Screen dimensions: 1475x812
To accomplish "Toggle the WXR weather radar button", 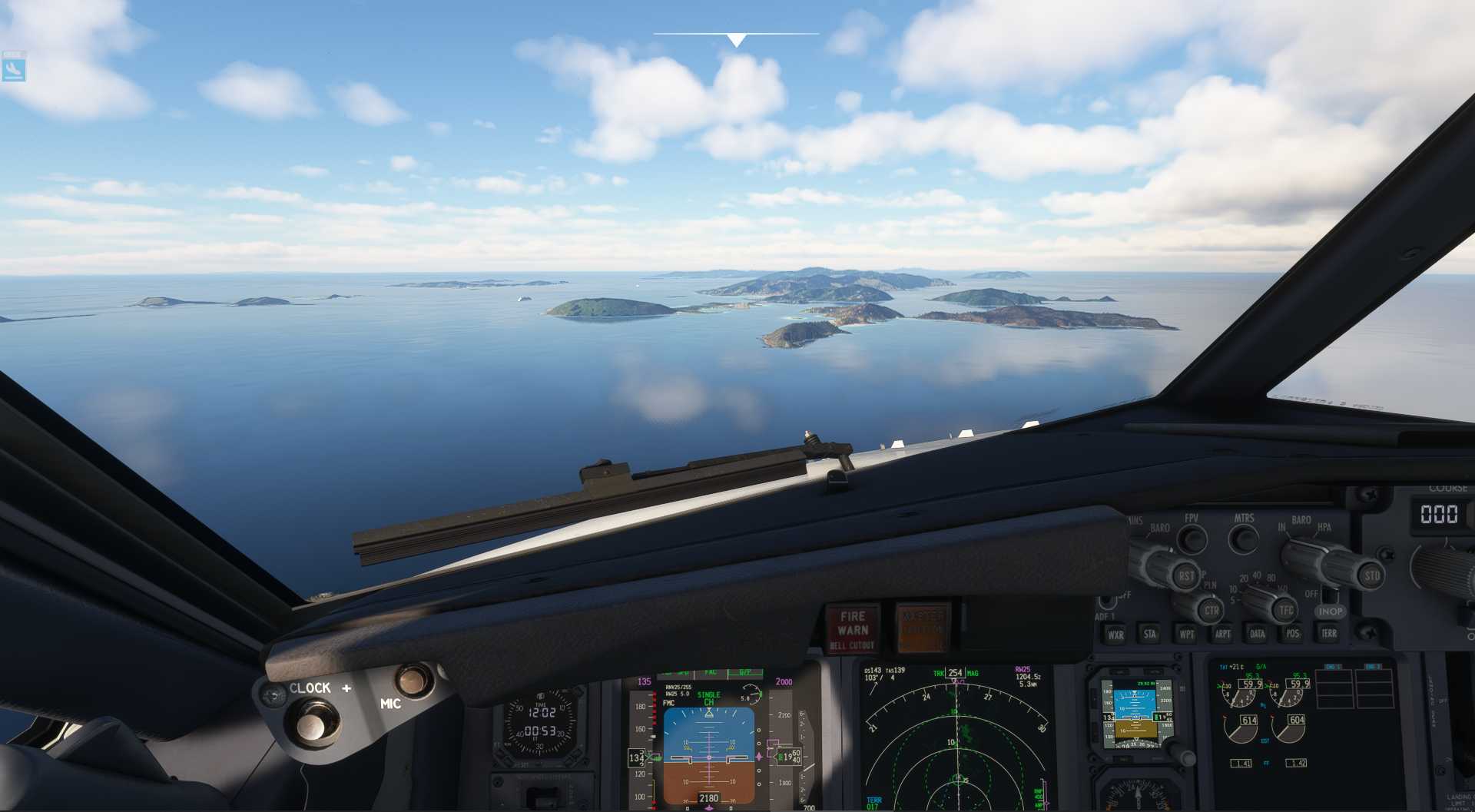I will pyautogui.click(x=1115, y=635).
